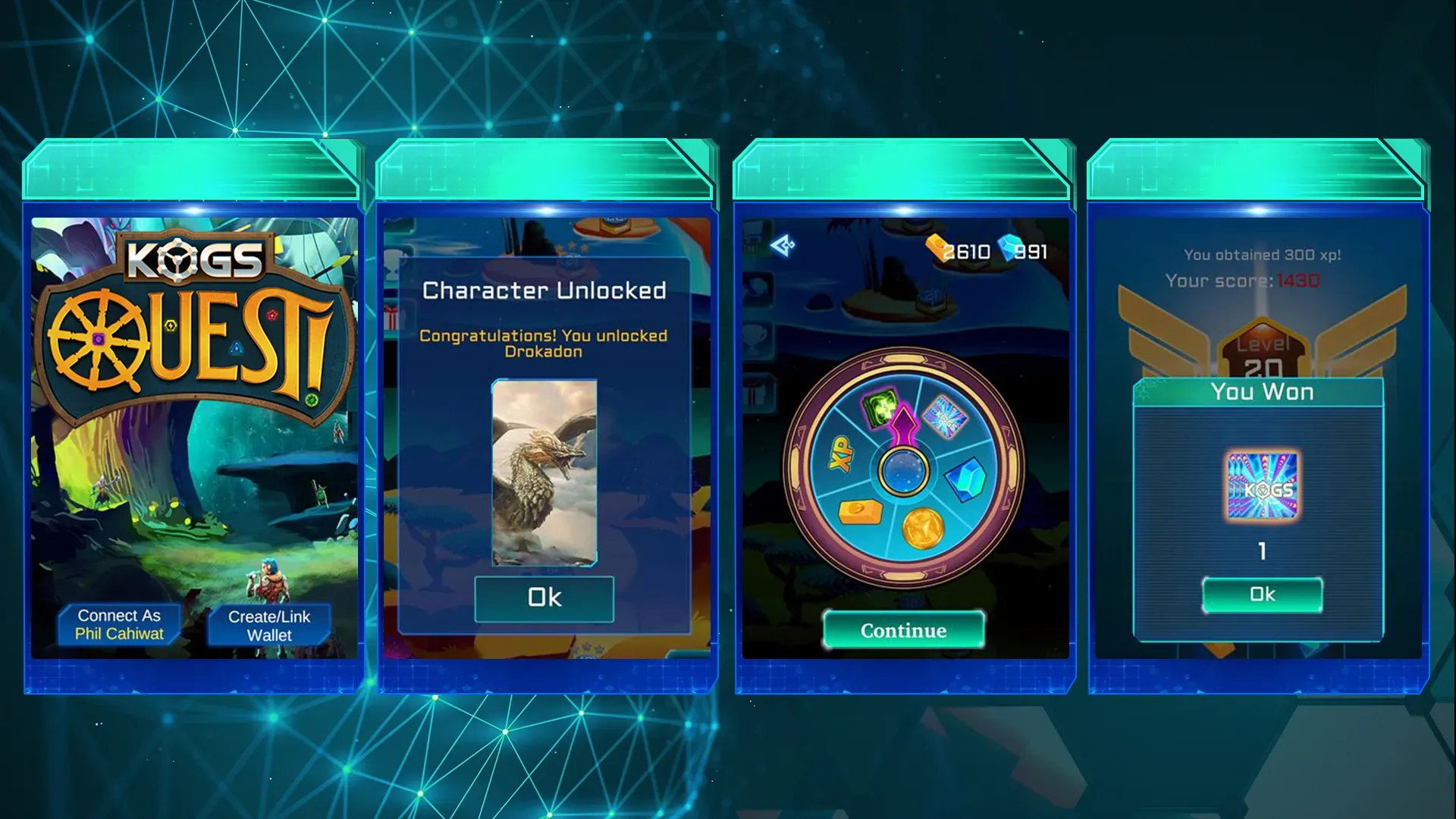Open the Create/Link Wallet option
This screenshot has width=1456, height=819.
(269, 624)
